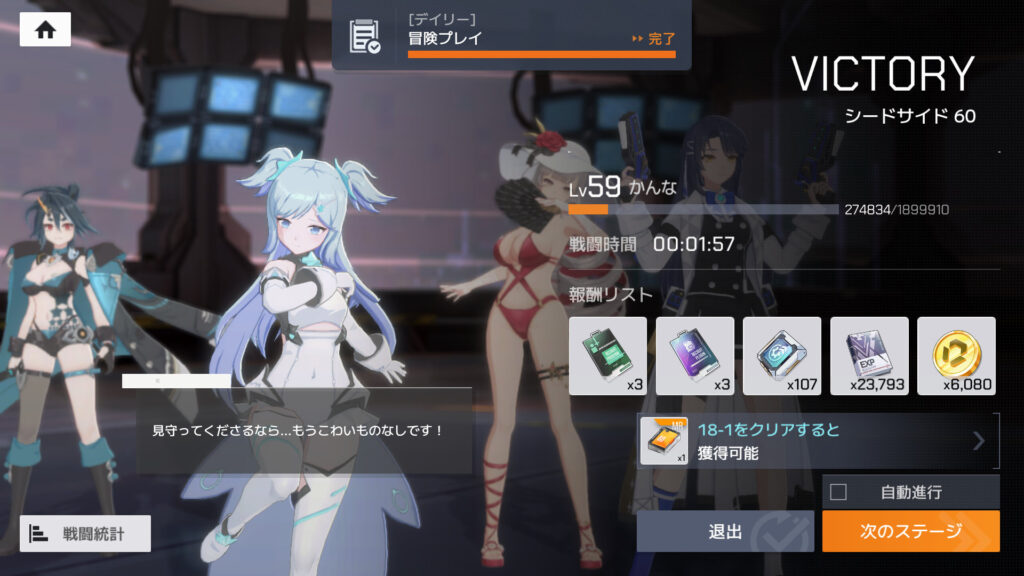View the EXP x23,793 reward
Screen dimensions: 1024x576
(x=869, y=355)
